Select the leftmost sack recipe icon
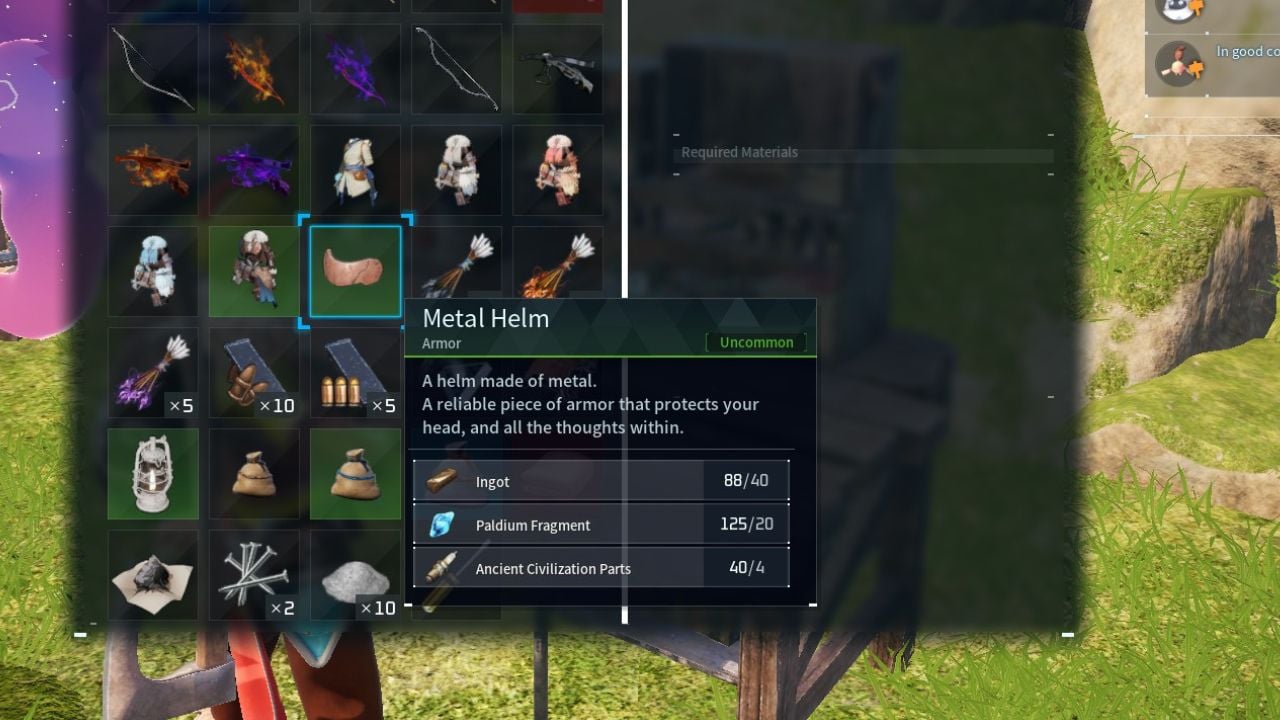This screenshot has height=720, width=1280. coord(254,472)
